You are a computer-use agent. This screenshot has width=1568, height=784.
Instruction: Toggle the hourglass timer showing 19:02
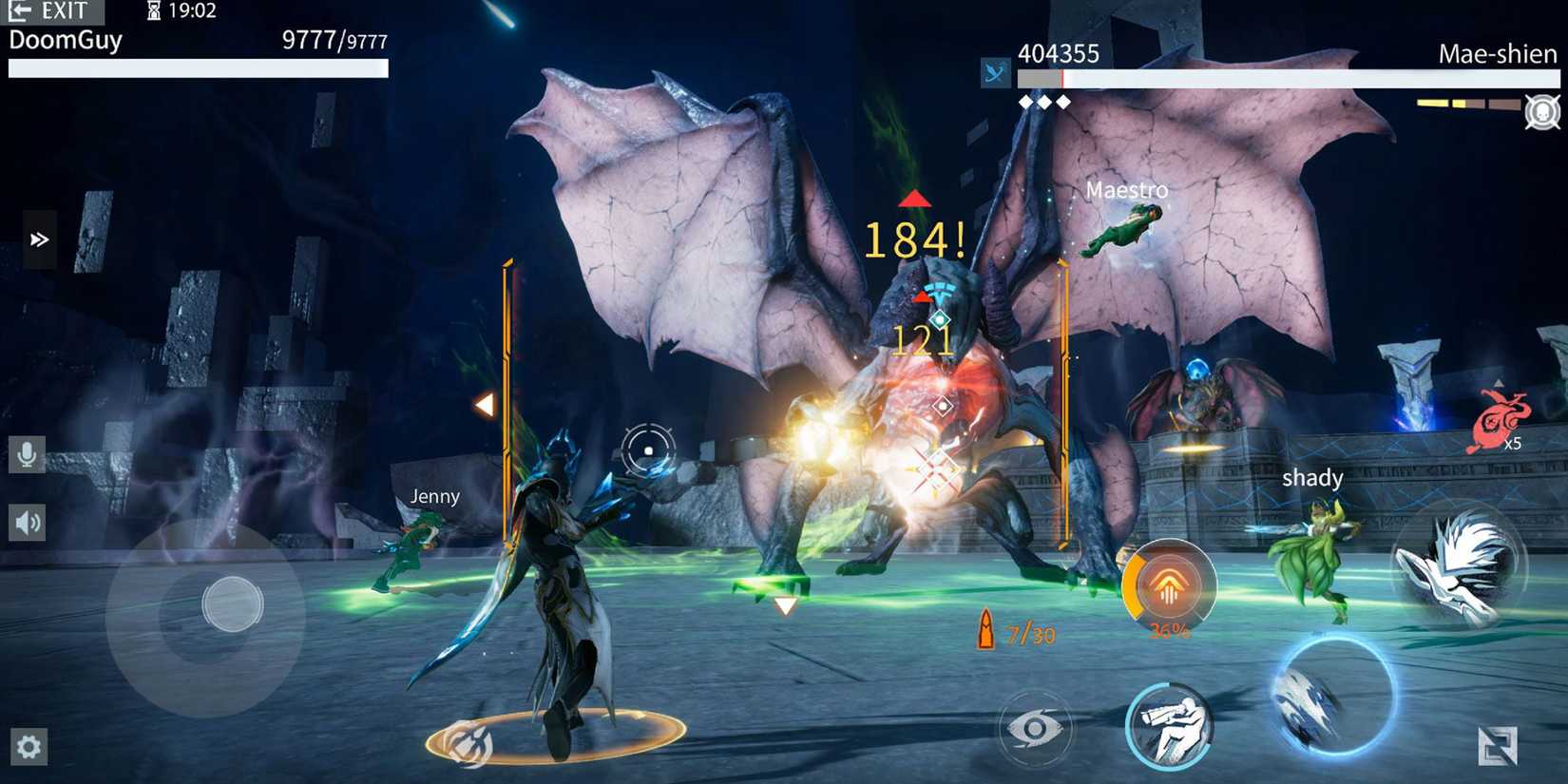click(181, 10)
